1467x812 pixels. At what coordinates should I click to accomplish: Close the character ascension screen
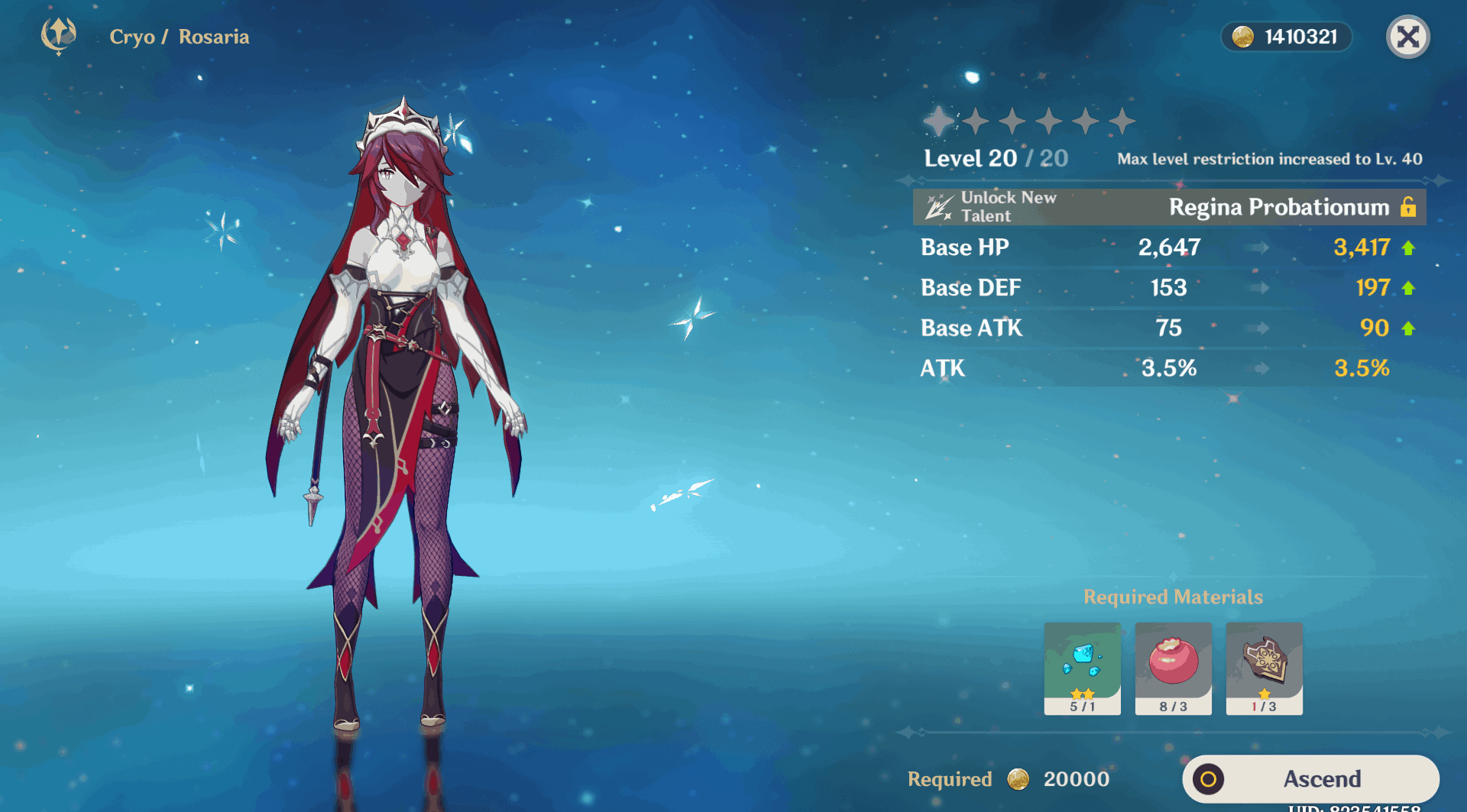[x=1408, y=37]
